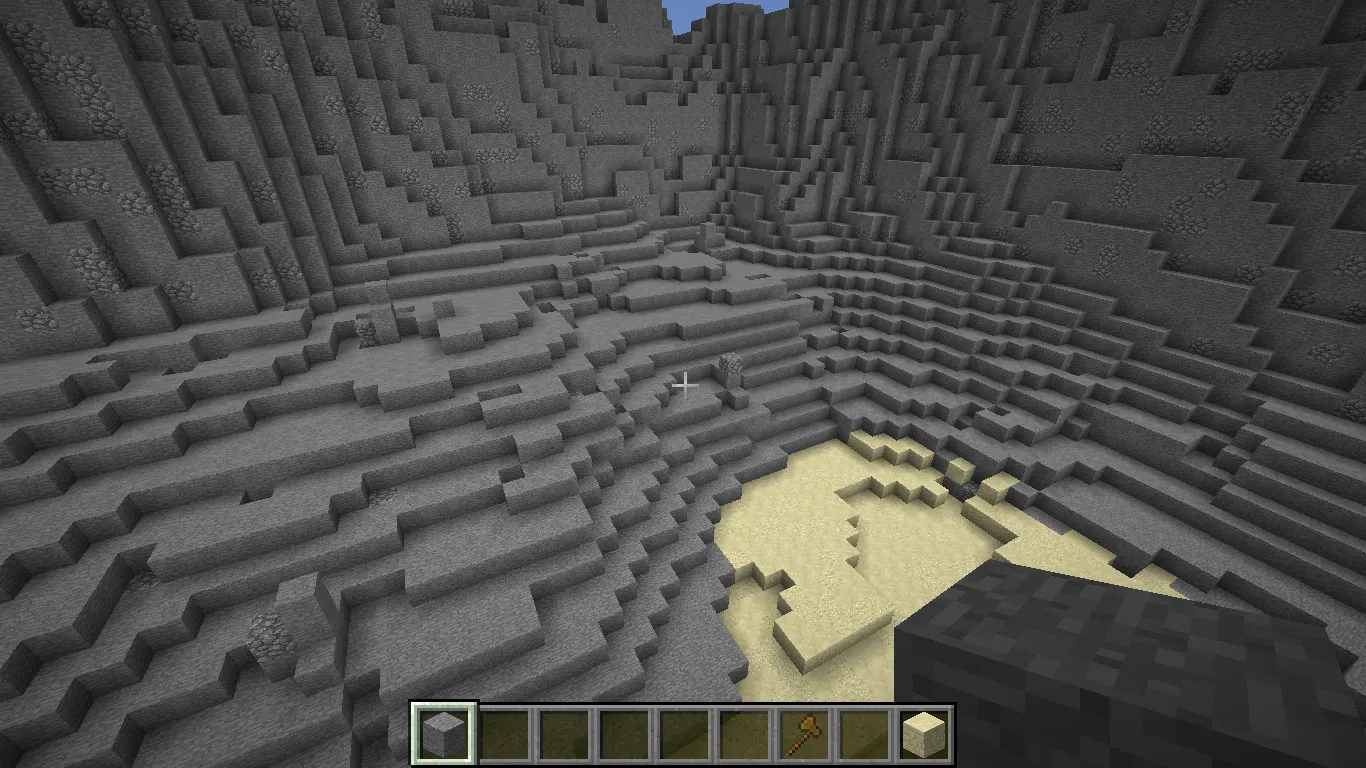Switch to the sandstone block slot

[923, 735]
